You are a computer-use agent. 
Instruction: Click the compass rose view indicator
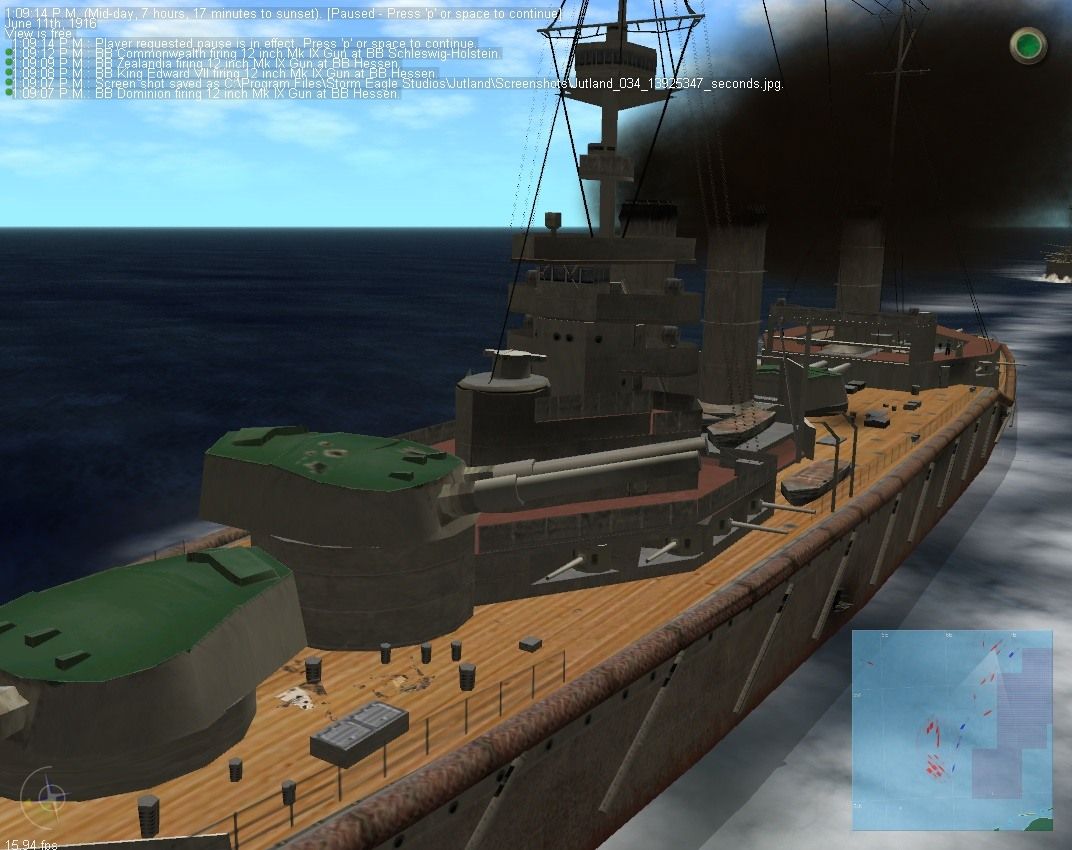click(x=48, y=797)
